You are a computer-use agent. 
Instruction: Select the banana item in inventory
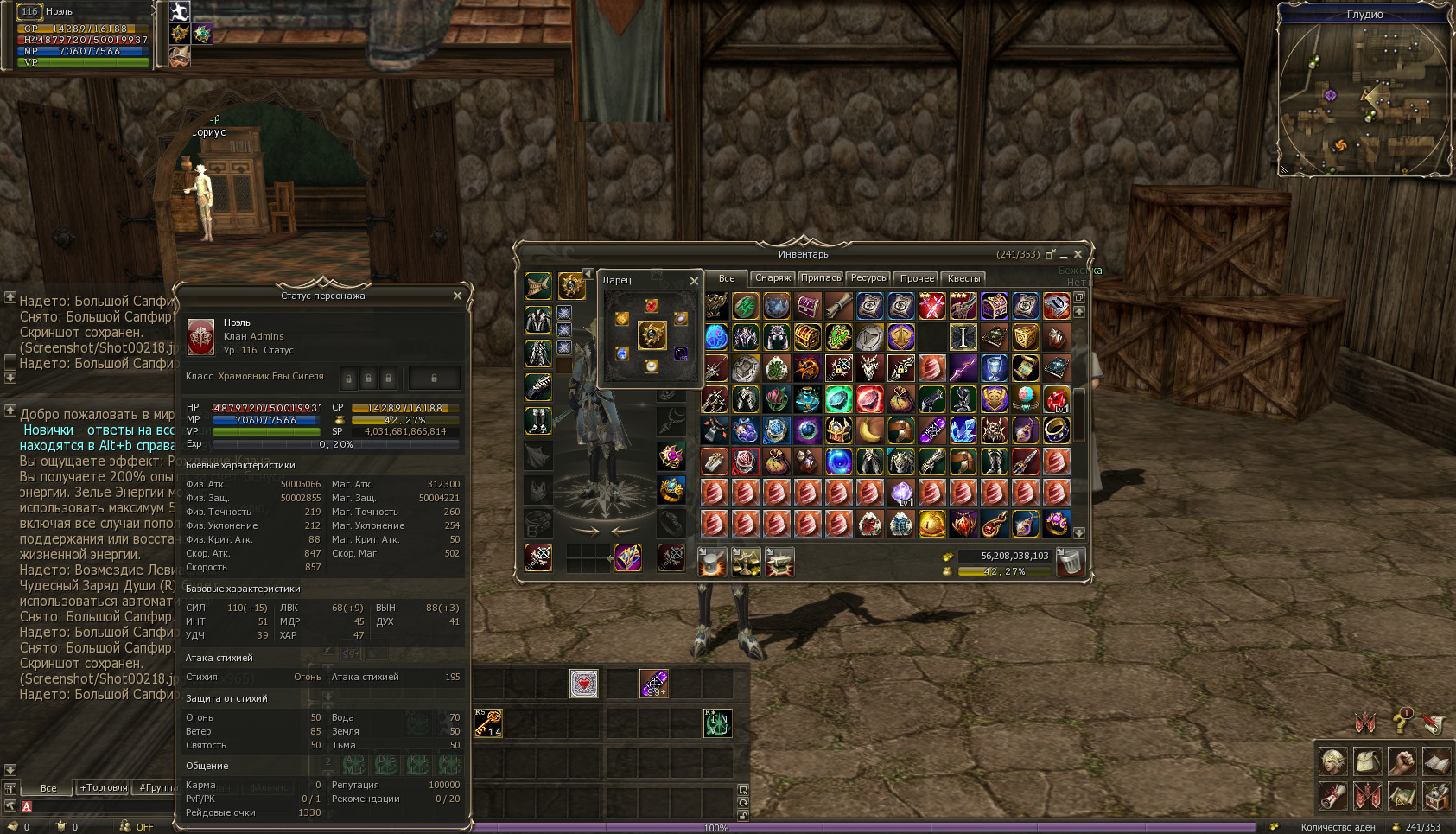point(869,430)
